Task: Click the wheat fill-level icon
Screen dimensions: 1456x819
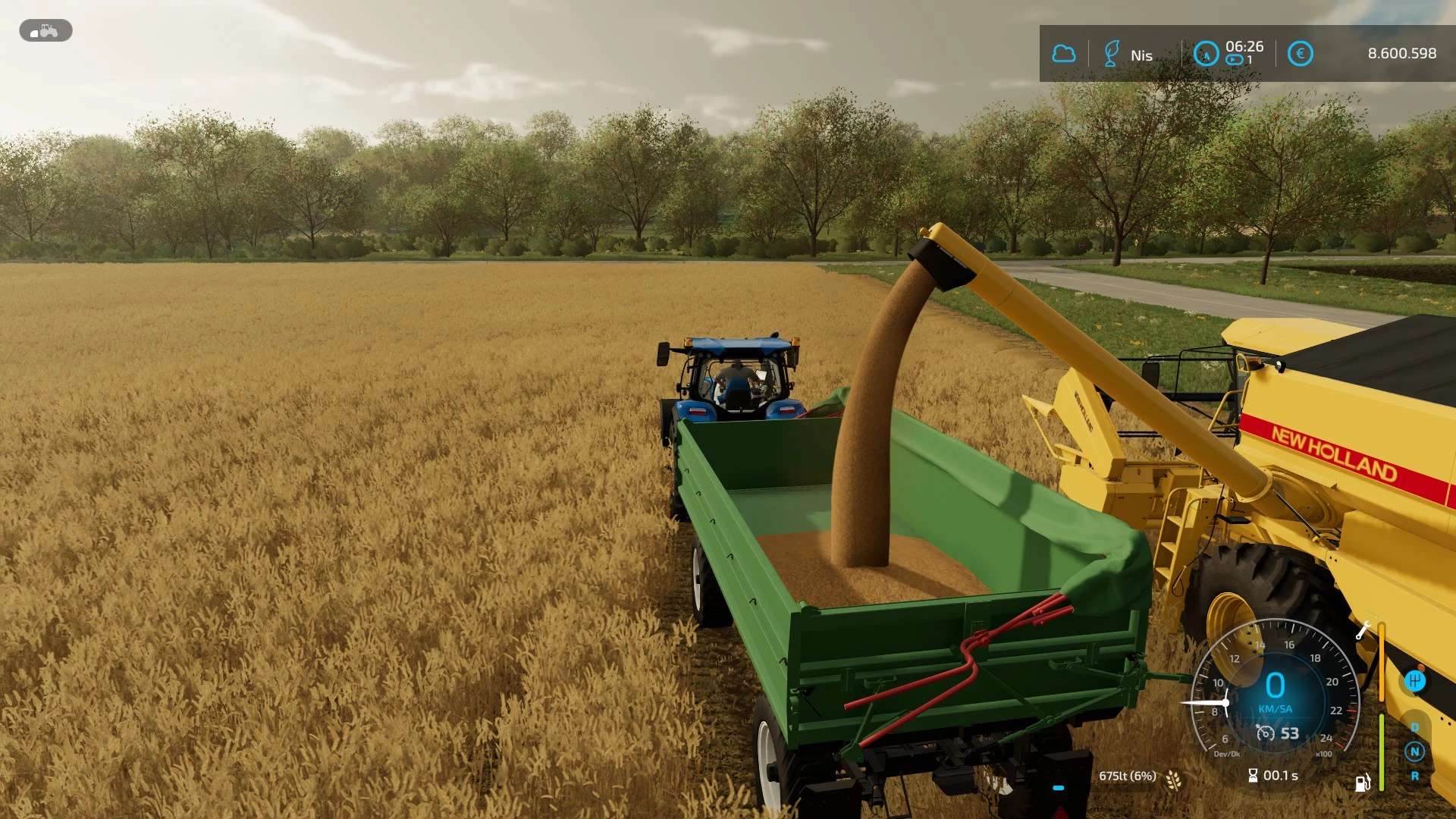Action: (1173, 779)
